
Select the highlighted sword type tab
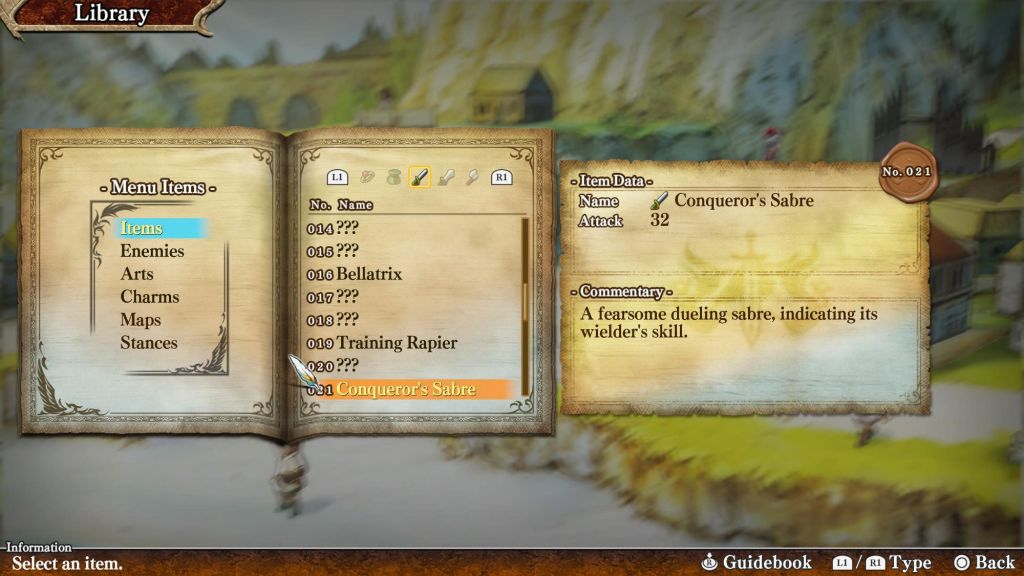pos(419,178)
